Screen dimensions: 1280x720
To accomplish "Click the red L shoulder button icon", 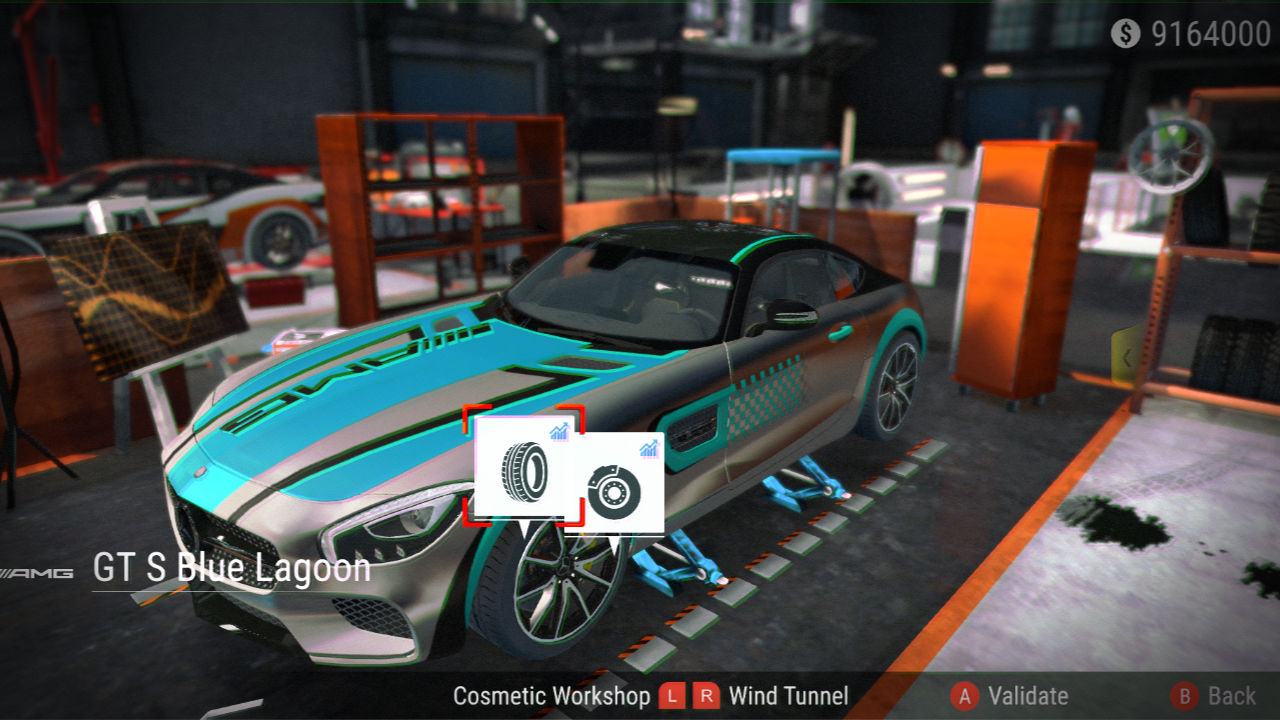I will [672, 695].
